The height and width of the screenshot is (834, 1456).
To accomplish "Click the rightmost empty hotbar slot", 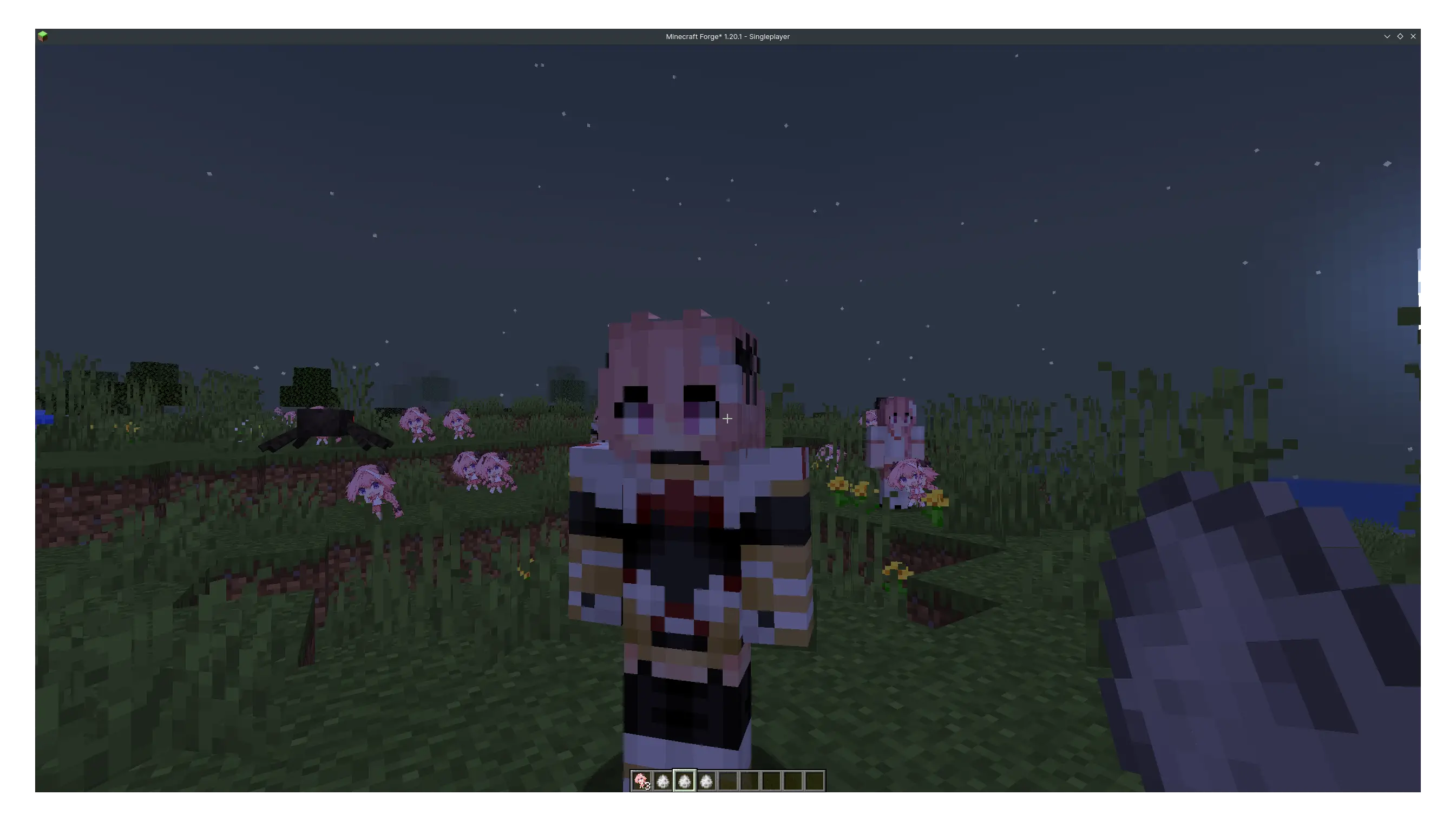I will click(x=815, y=782).
